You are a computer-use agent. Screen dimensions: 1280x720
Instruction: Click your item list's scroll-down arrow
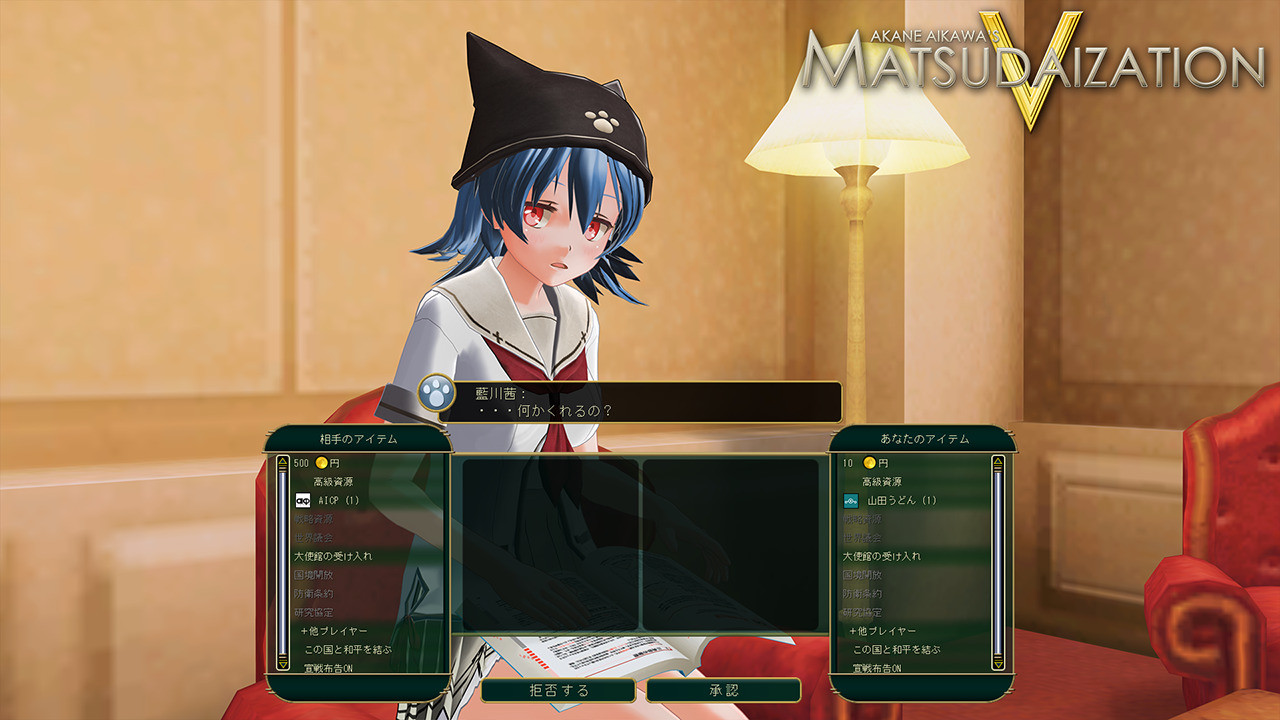tap(997, 661)
